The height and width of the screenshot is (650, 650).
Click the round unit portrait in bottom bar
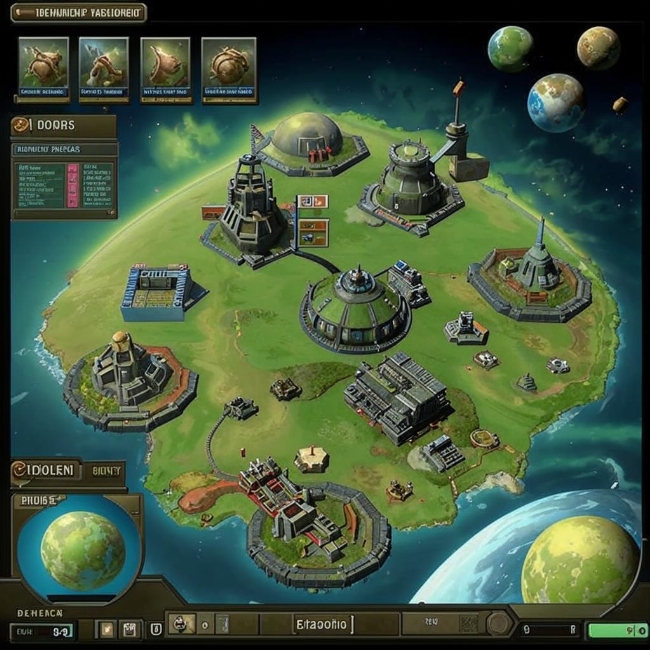[x=181, y=626]
